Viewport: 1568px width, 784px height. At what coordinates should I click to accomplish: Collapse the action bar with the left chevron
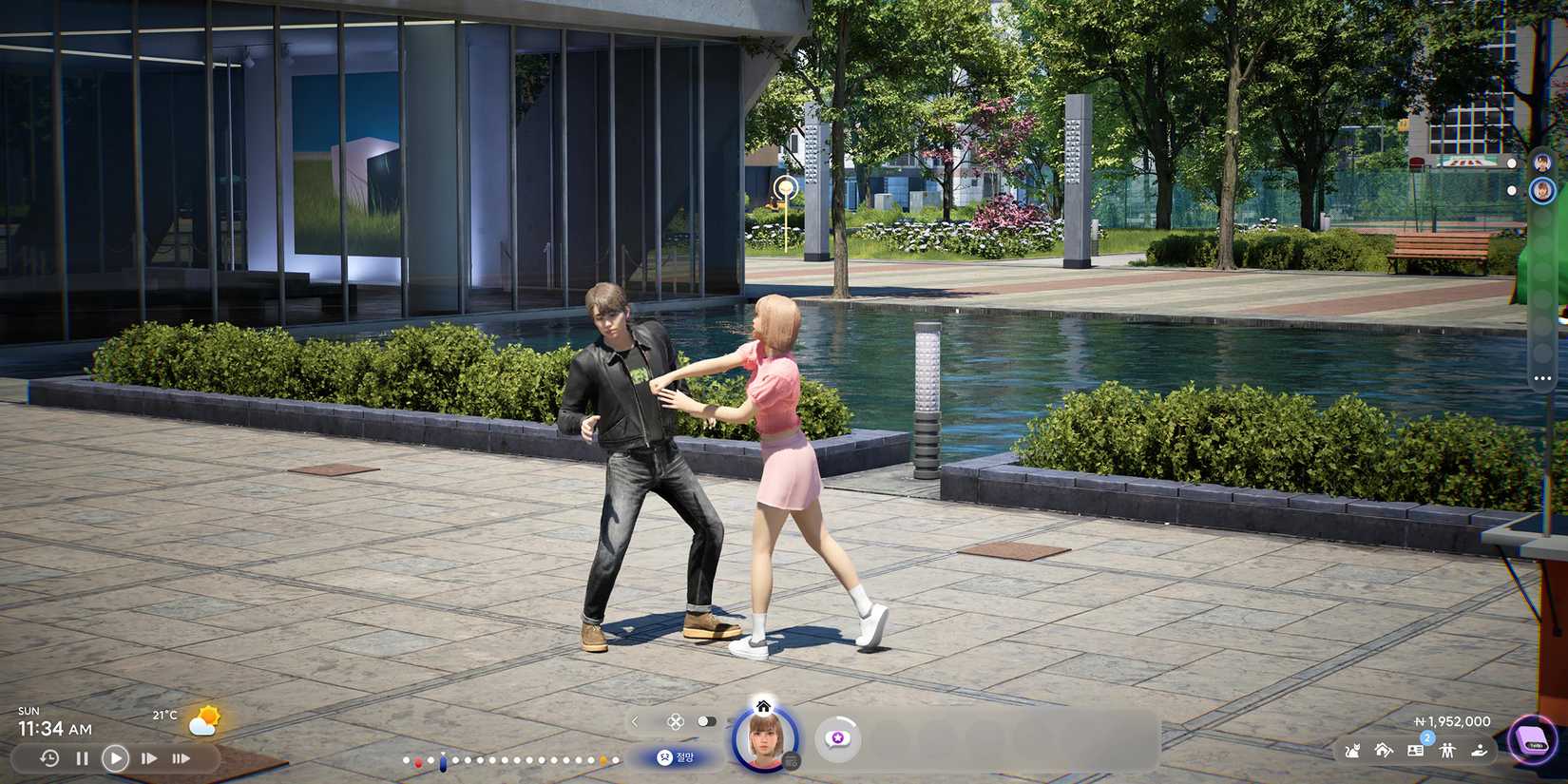(634, 721)
